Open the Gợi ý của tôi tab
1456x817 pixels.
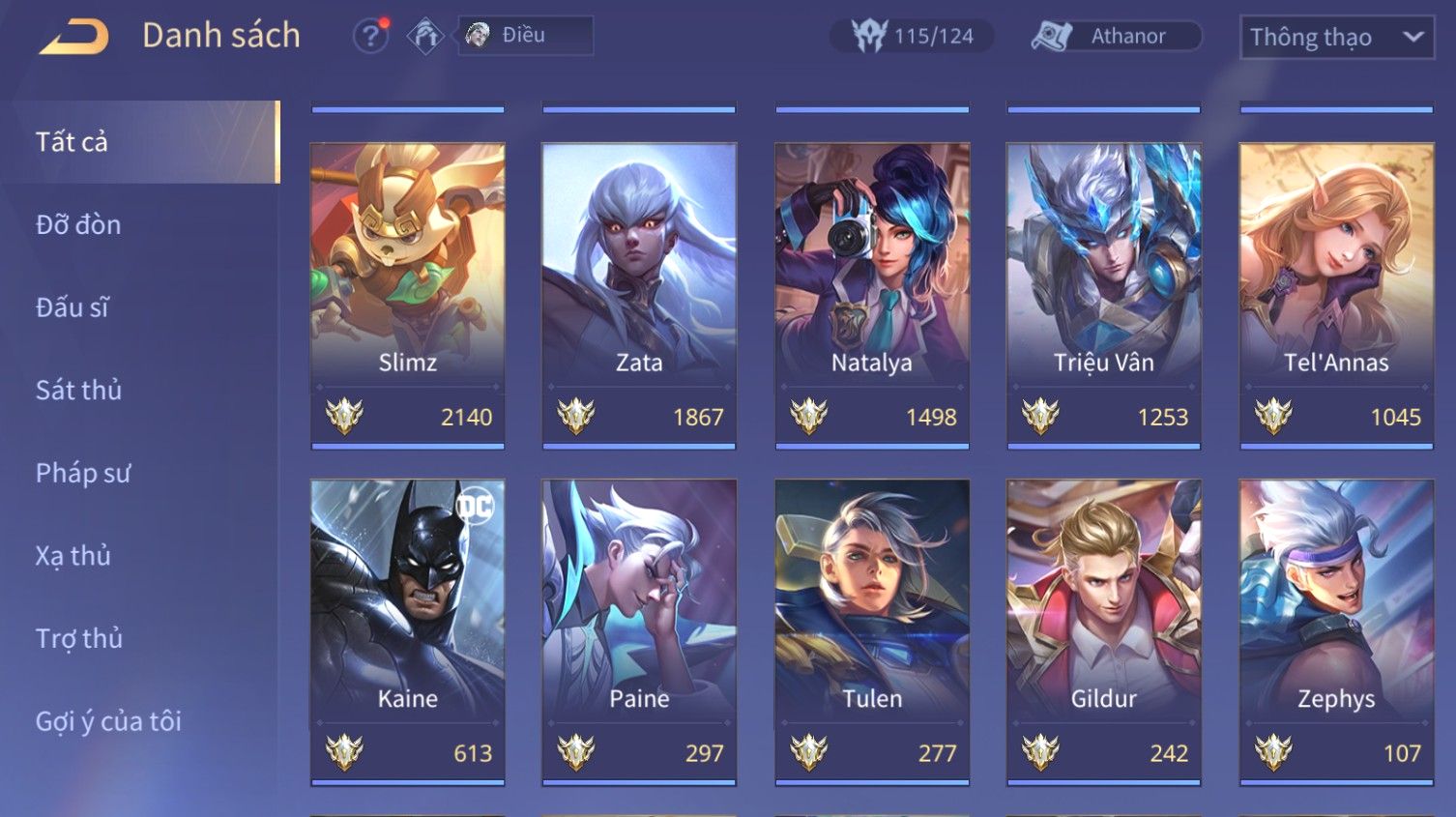(108, 721)
